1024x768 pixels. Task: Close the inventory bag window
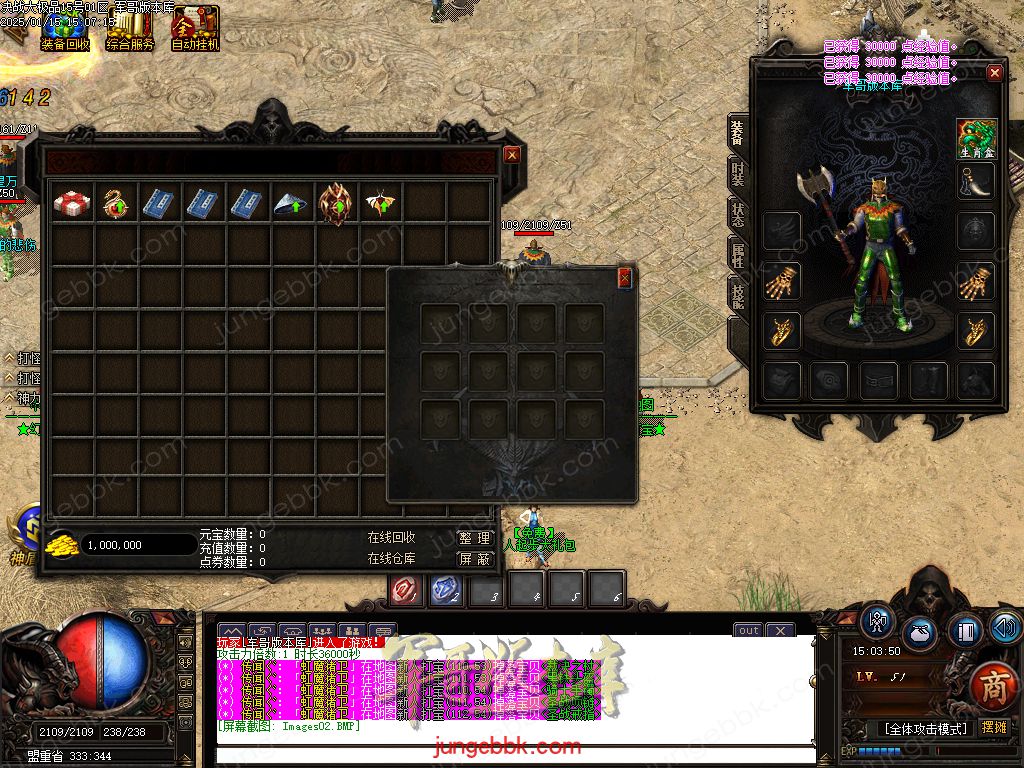[x=512, y=155]
